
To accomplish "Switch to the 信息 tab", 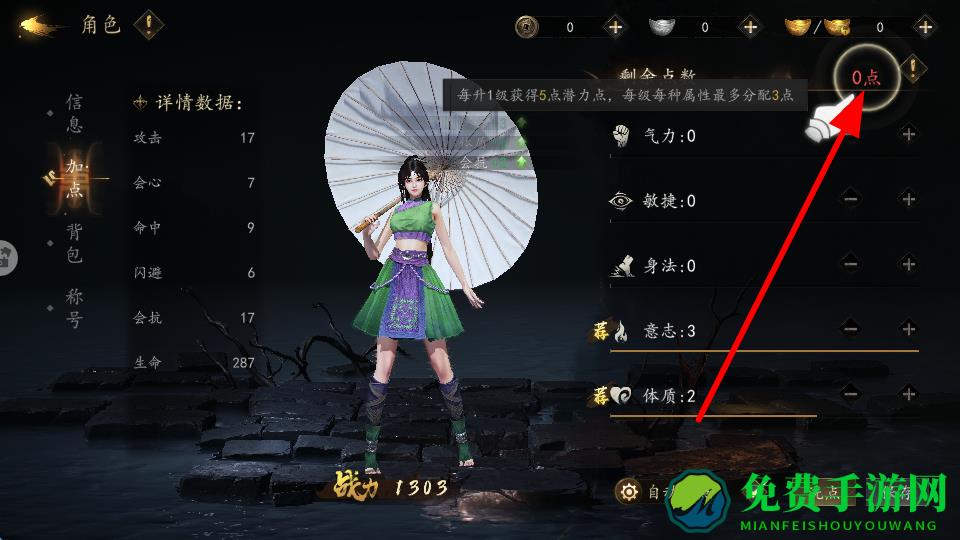I will coord(74,113).
